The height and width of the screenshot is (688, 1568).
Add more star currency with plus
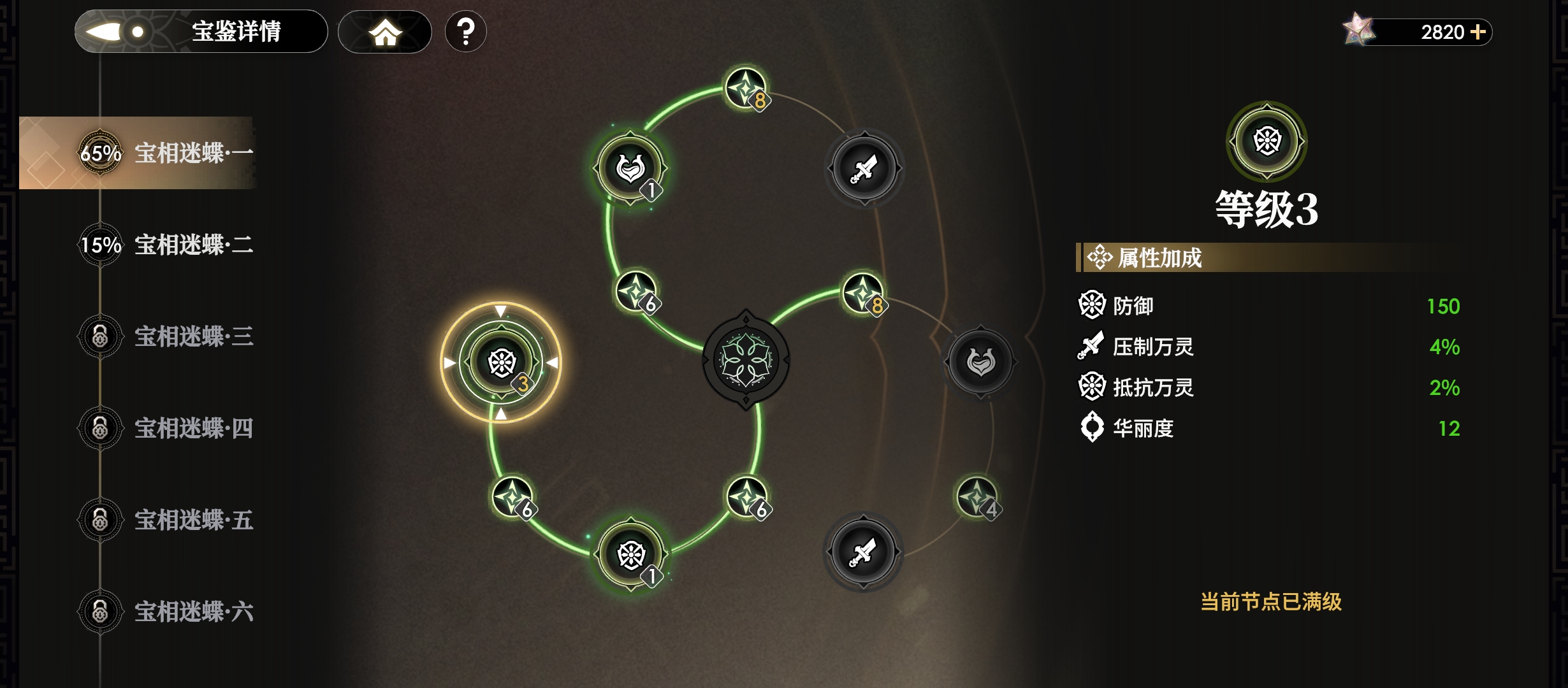coord(1478,32)
